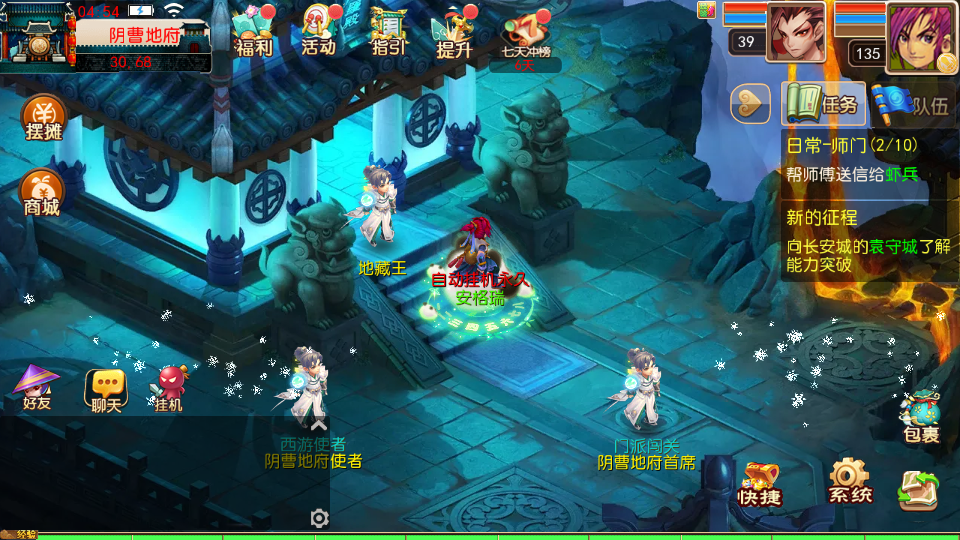Open the 系统 system settings gear
Image resolution: width=960 pixels, height=540 pixels.
tap(850, 483)
